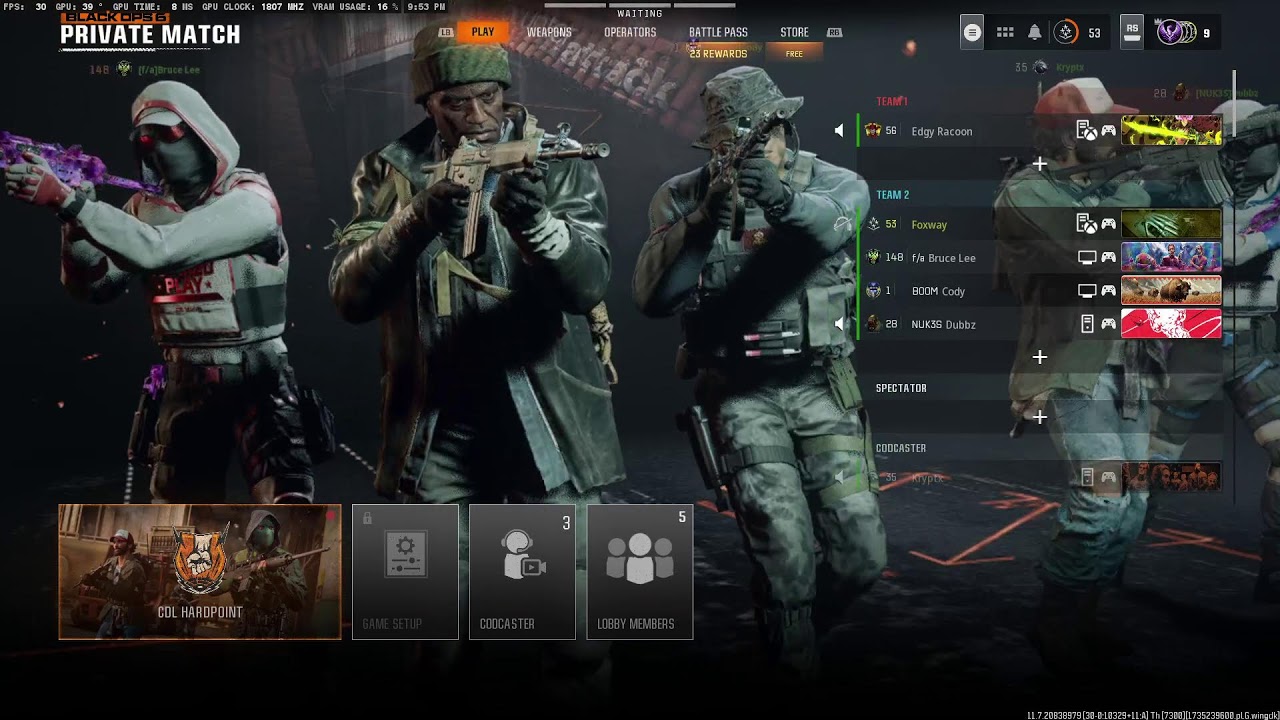Switch to the Play tab
1280x720 pixels.
(483, 32)
